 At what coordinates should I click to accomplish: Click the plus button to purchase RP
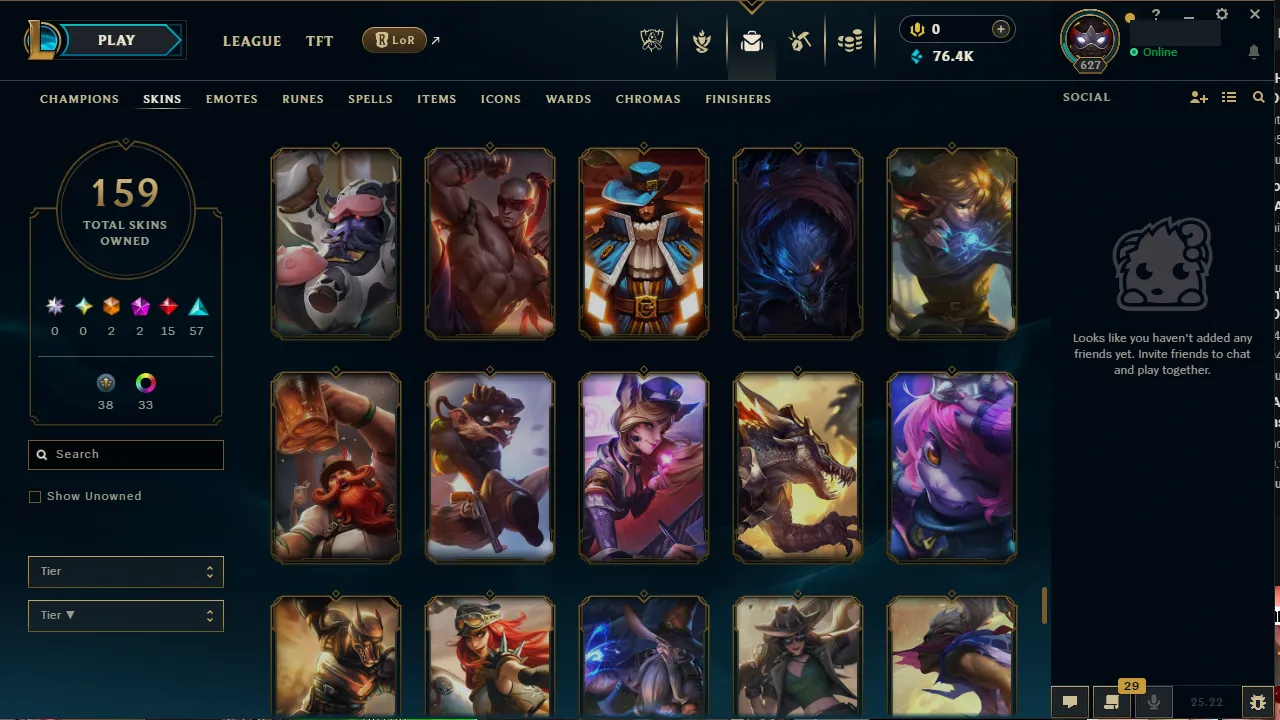(1000, 29)
